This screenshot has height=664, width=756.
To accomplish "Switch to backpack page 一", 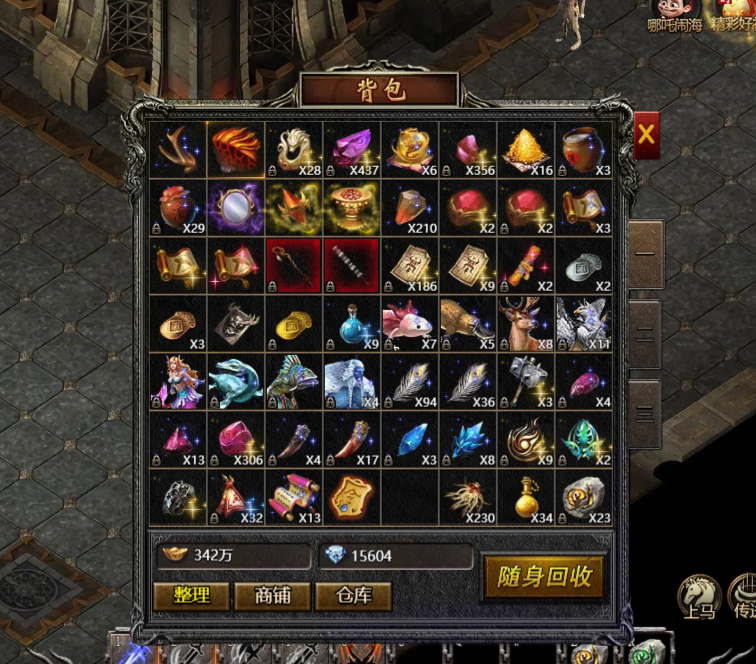I will tap(645, 254).
